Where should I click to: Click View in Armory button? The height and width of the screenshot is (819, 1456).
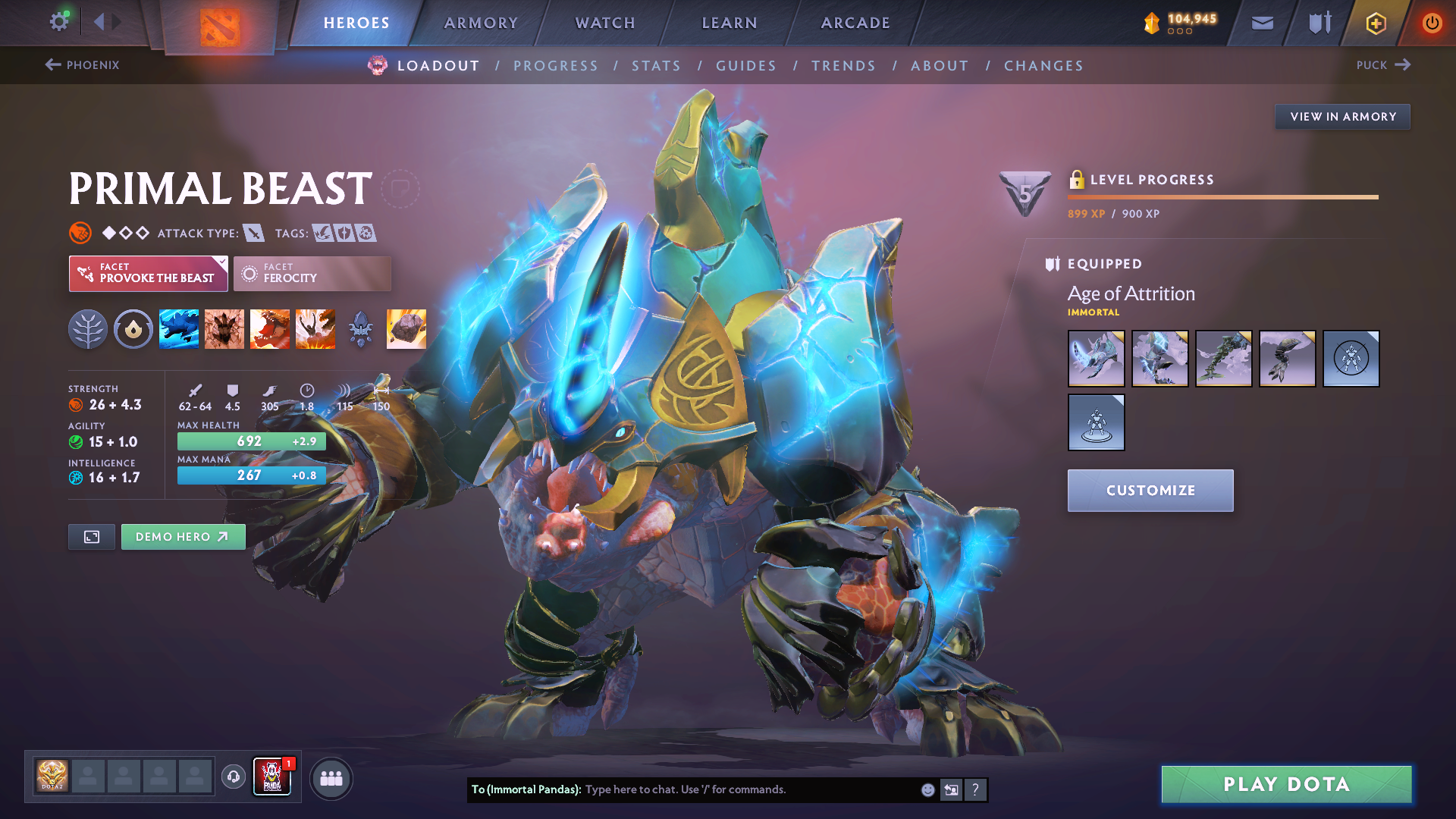click(x=1342, y=117)
